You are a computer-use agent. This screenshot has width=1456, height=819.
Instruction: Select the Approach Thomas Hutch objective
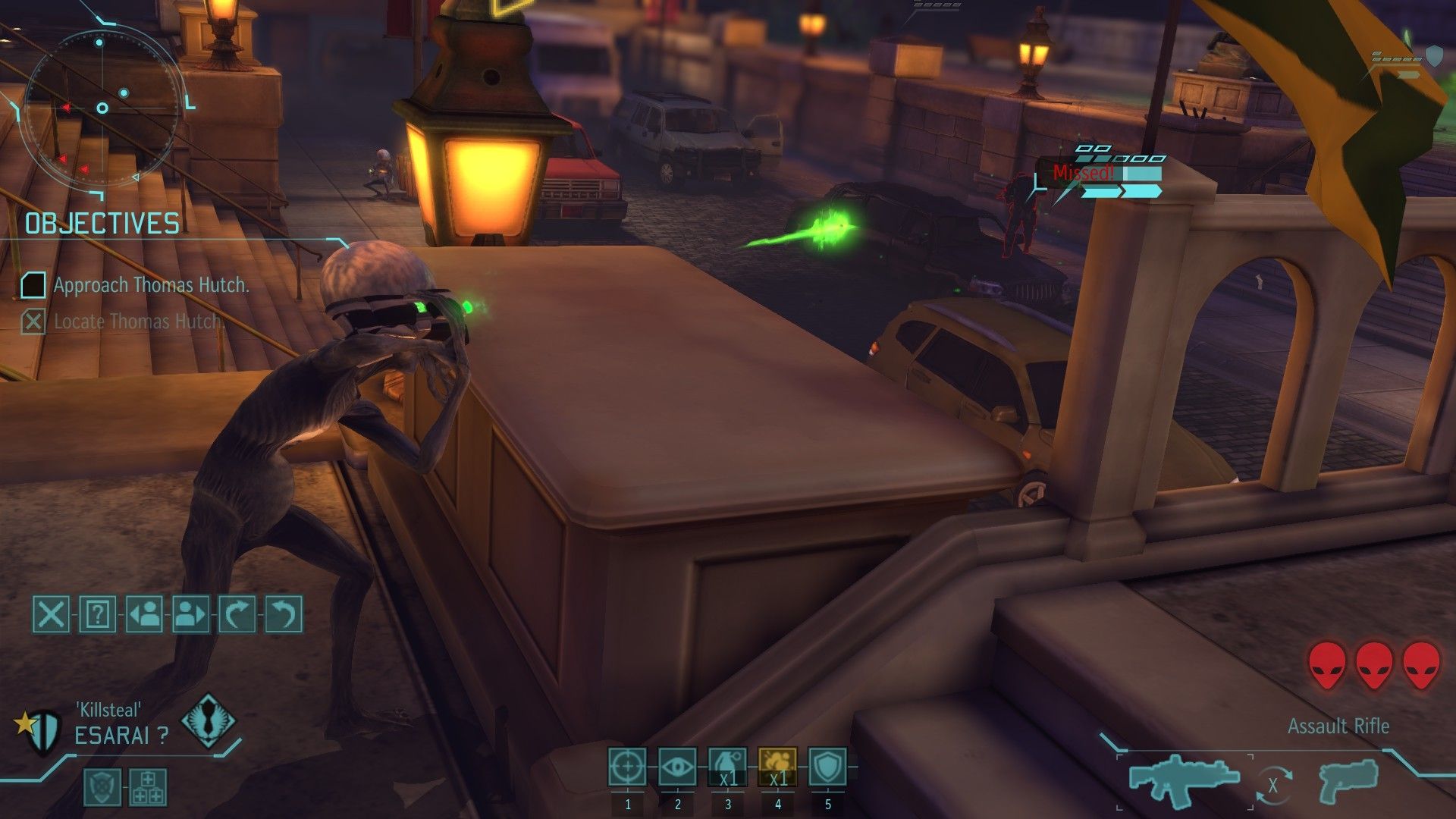tap(150, 285)
